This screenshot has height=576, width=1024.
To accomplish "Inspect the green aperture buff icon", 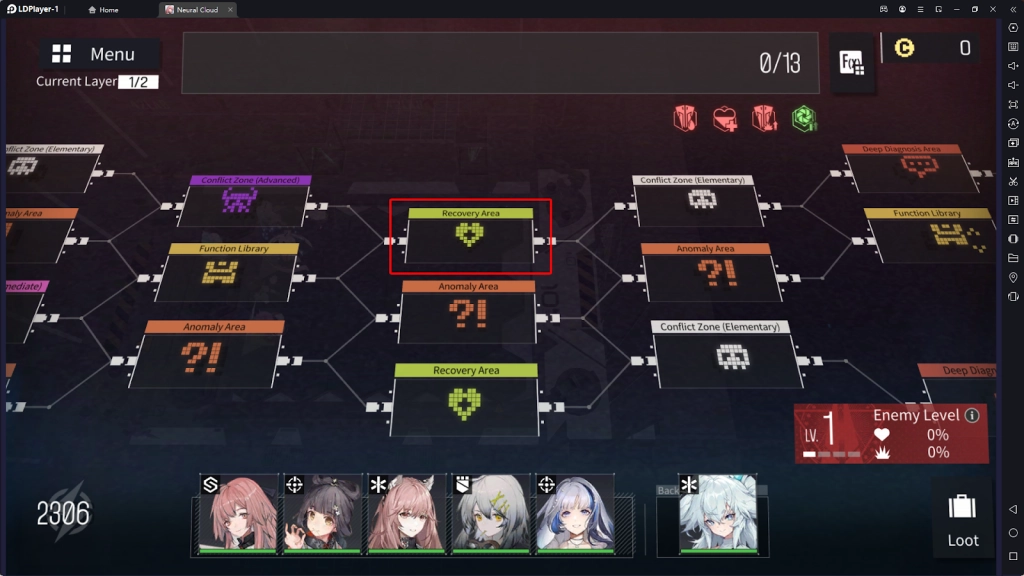I will click(804, 119).
